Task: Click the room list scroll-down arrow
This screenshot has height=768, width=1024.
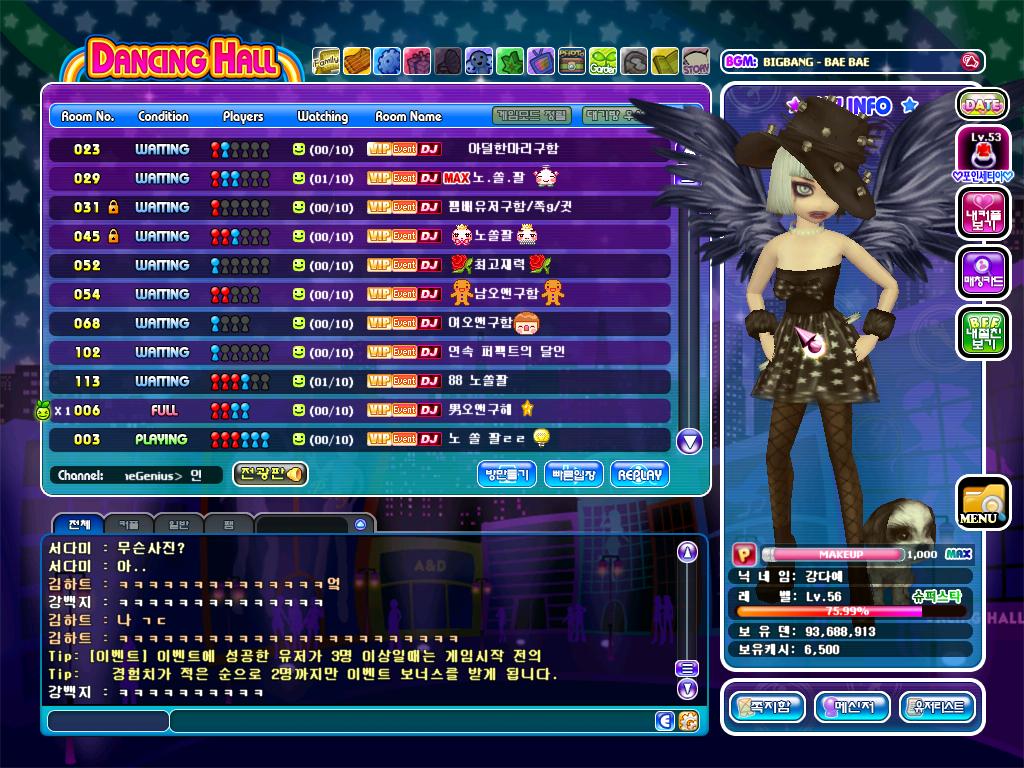Action: coord(689,441)
